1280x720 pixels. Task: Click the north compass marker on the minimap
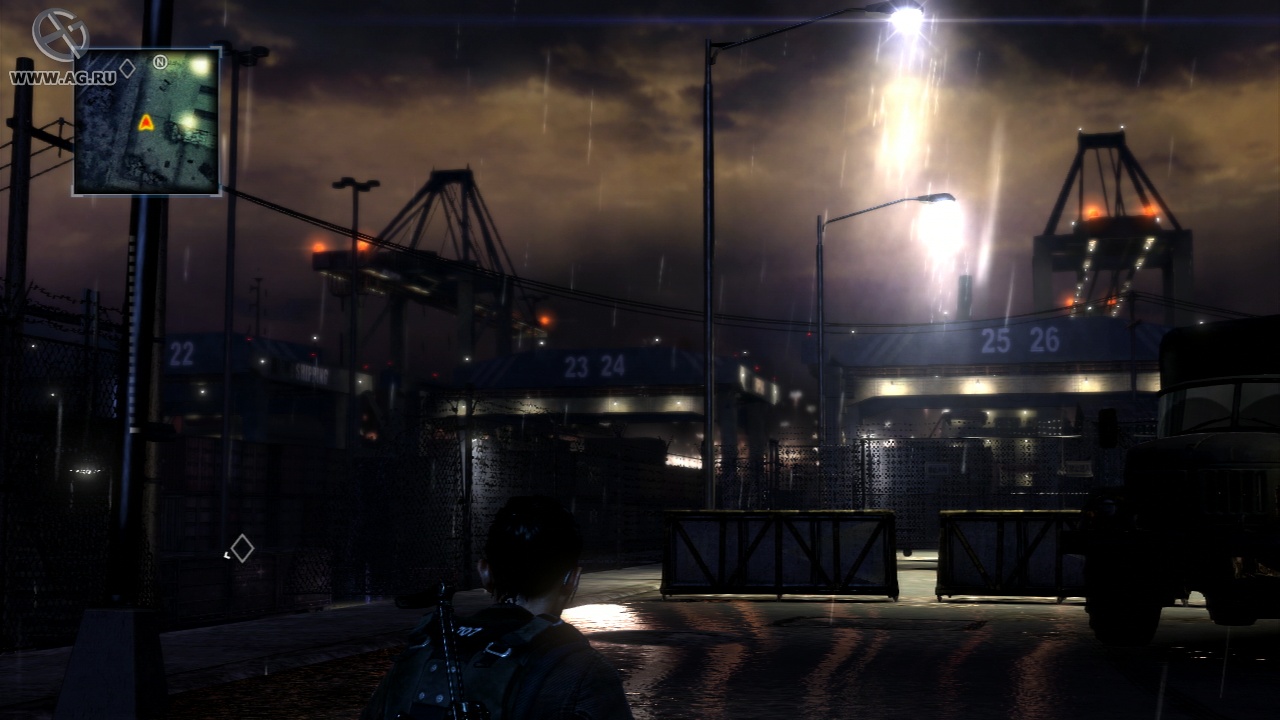coord(160,62)
